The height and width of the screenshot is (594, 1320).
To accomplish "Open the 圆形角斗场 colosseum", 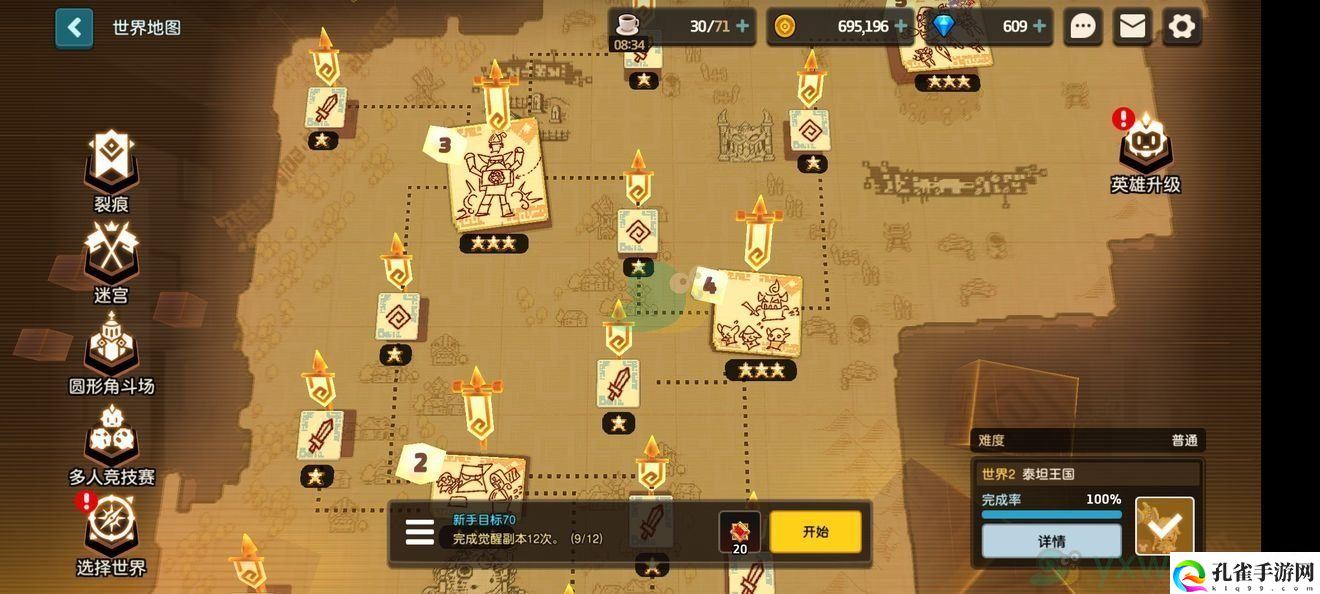I will click(111, 351).
